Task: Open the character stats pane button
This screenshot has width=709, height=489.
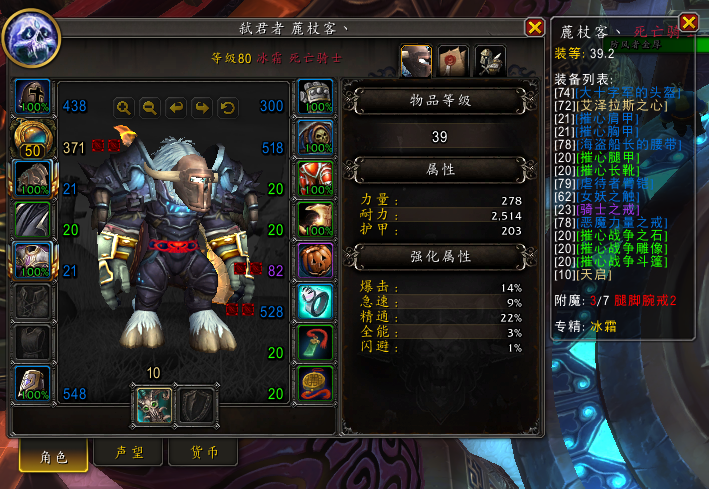Action: 416,62
